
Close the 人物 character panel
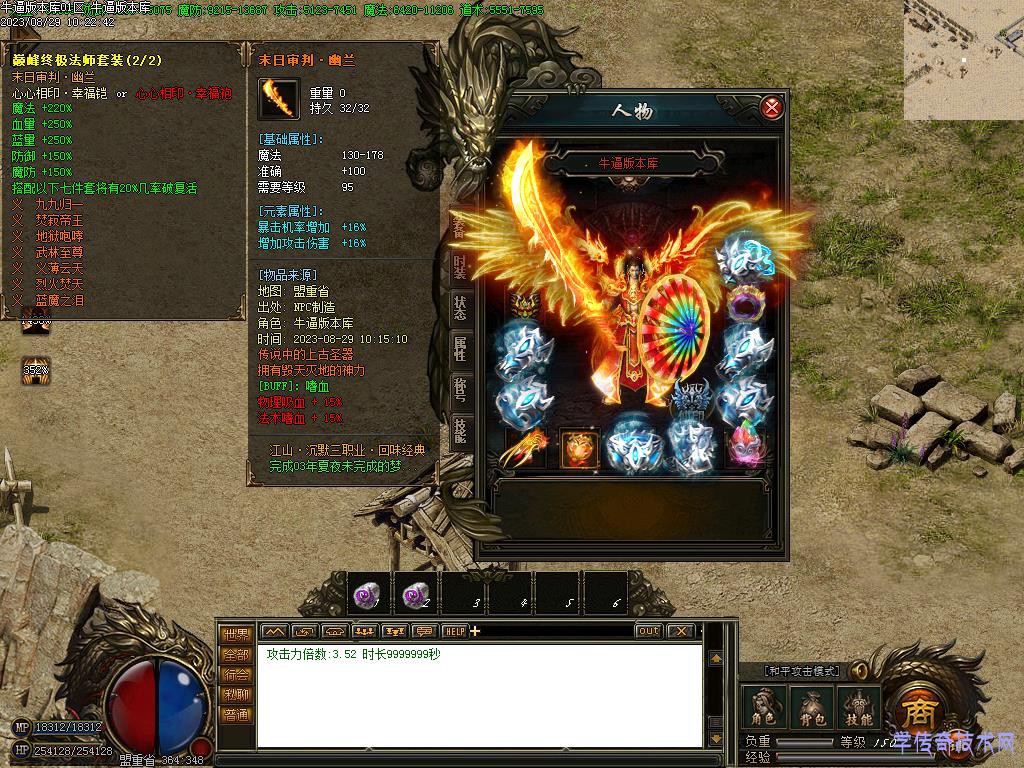(771, 107)
